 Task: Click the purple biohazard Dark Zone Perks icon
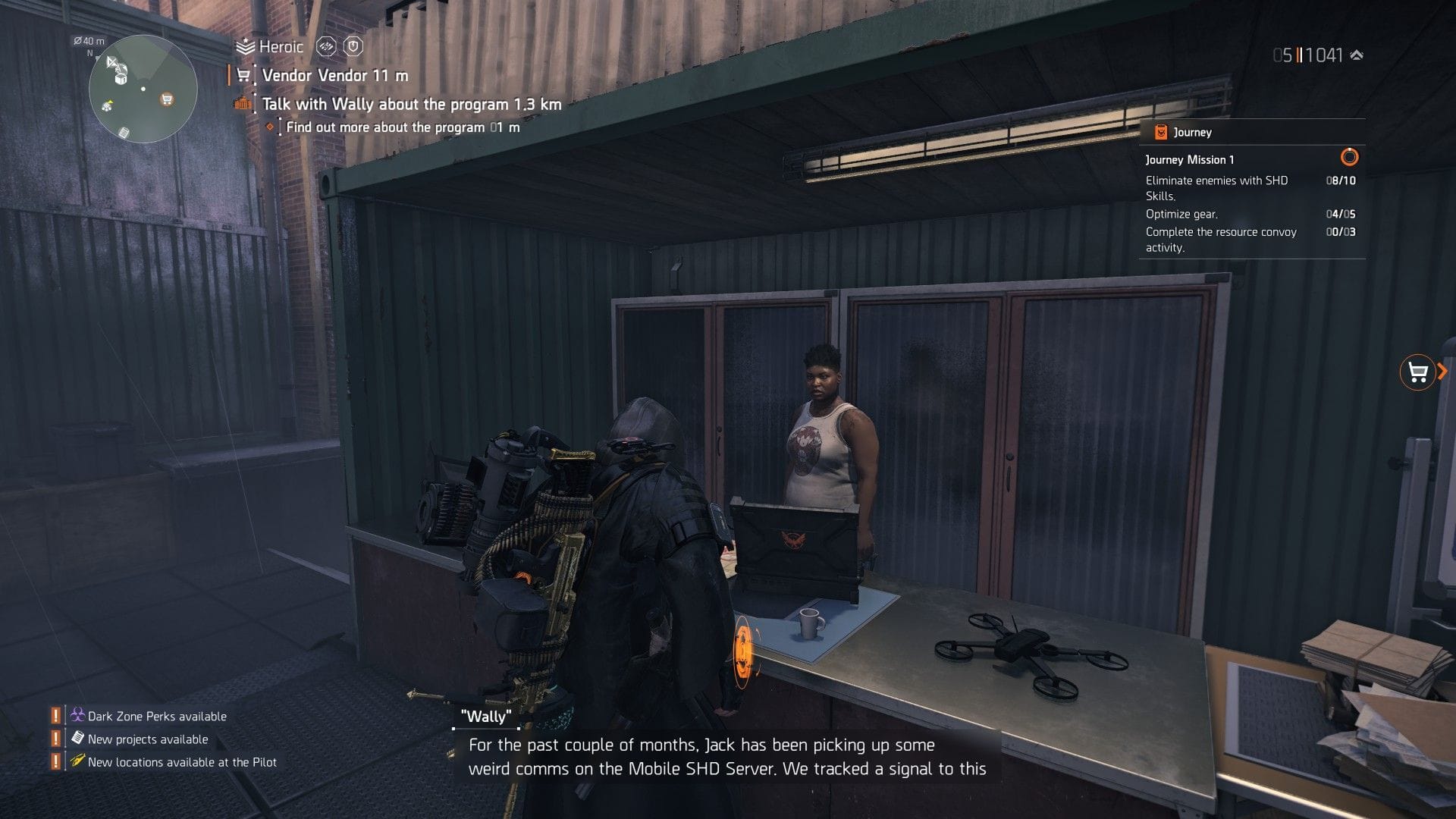click(77, 715)
